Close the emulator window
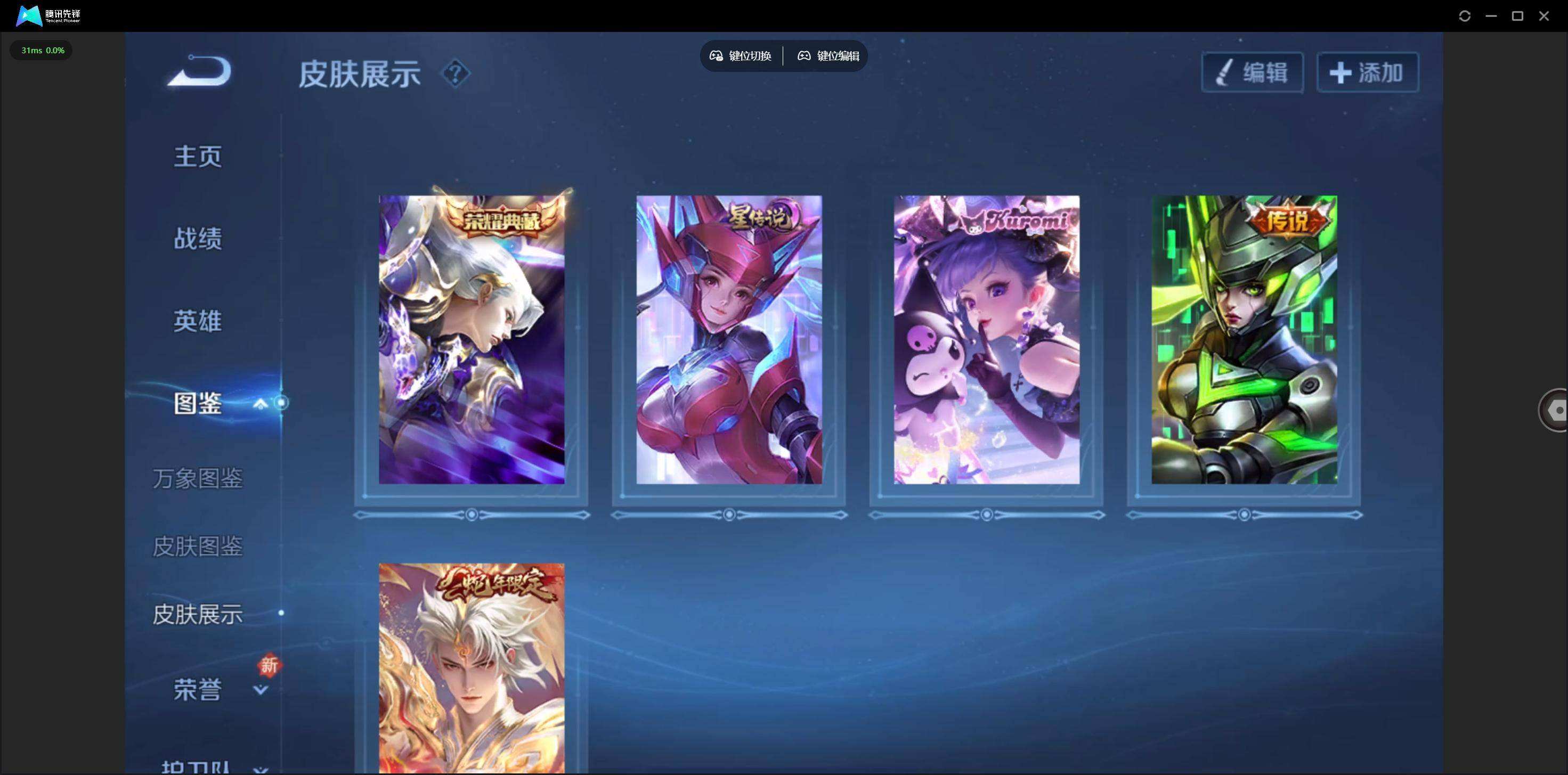The image size is (1568, 775). [1543, 17]
